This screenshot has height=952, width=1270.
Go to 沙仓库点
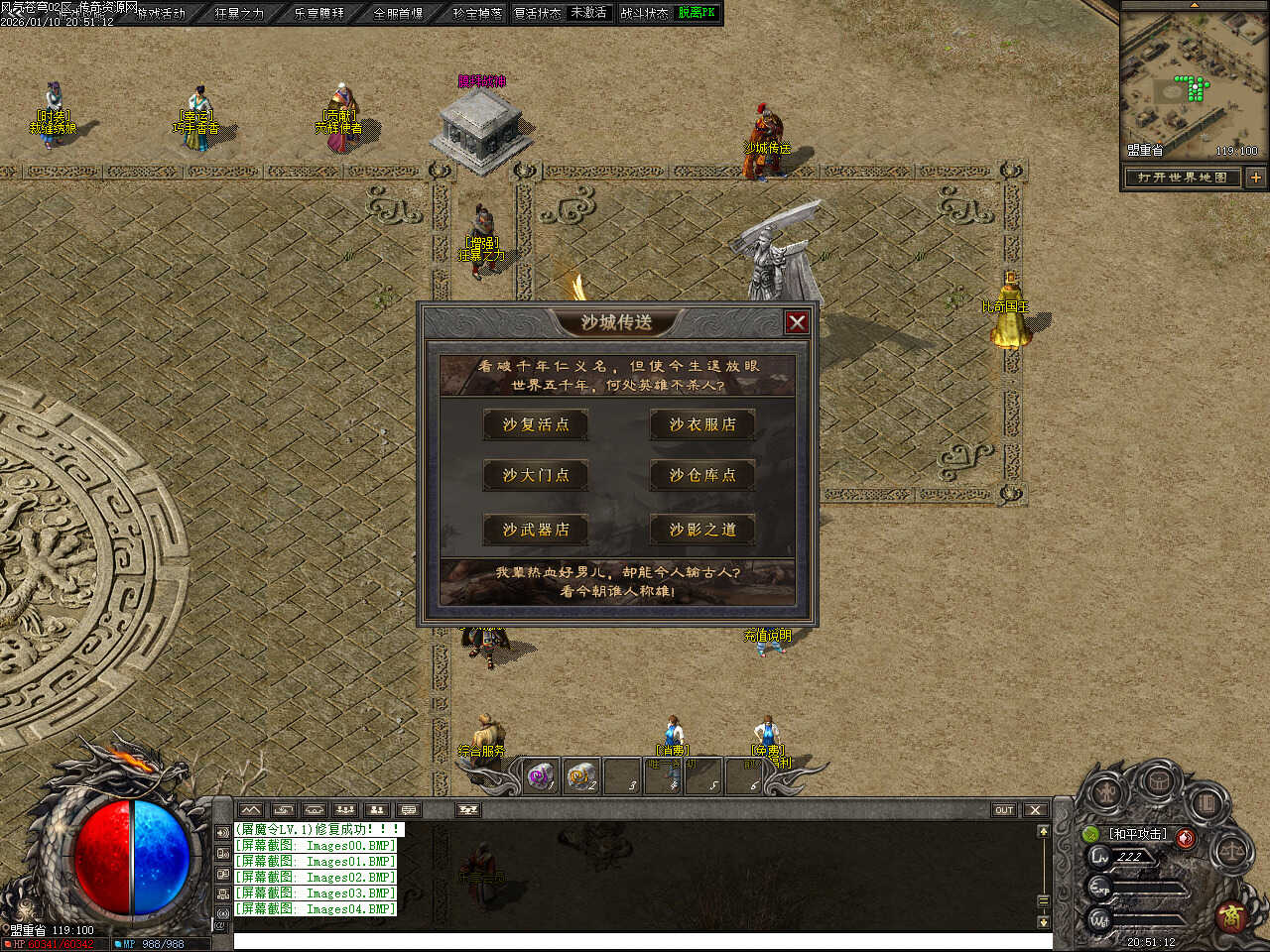[x=702, y=475]
